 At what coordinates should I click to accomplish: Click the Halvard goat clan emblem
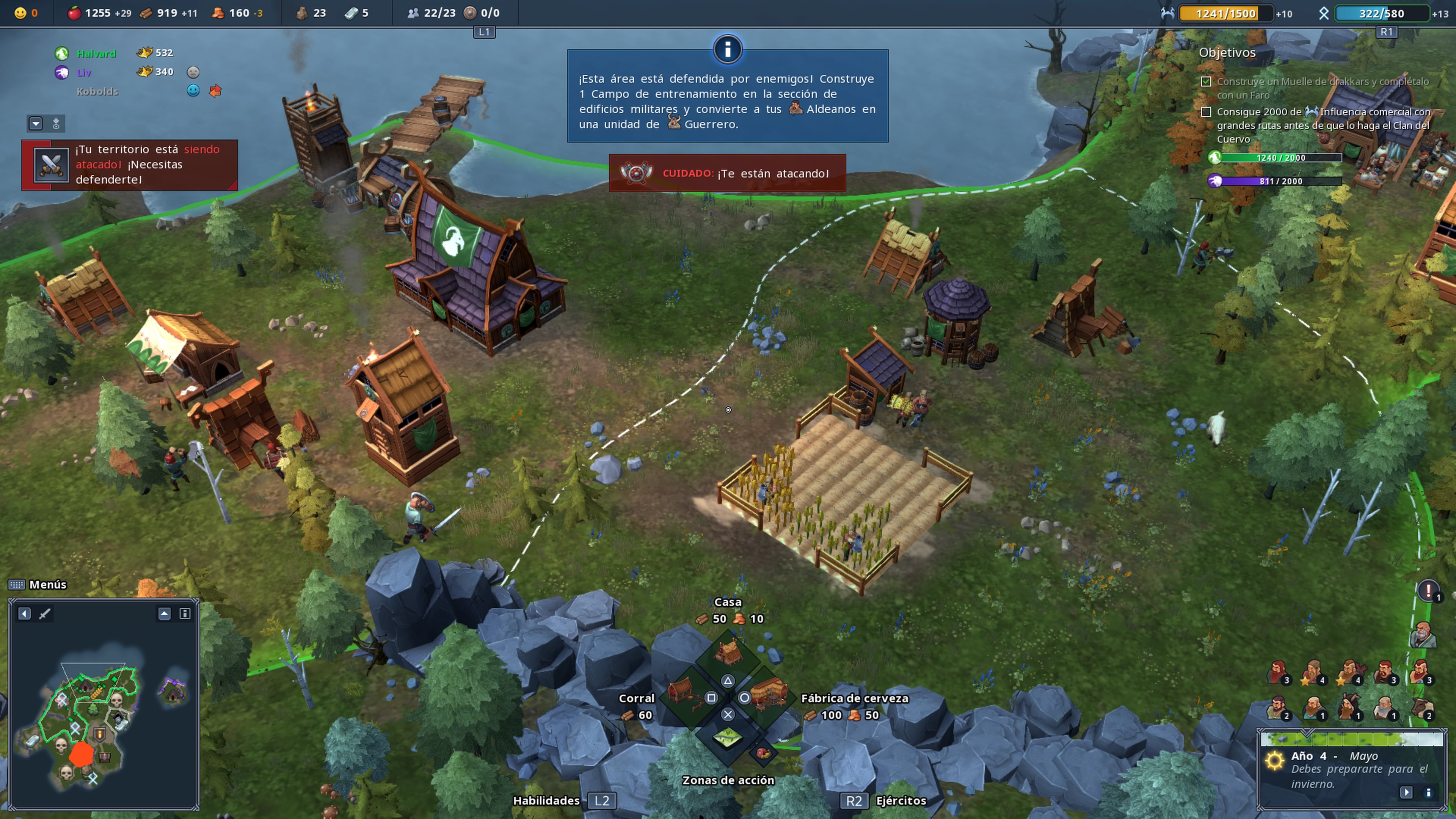click(x=61, y=54)
